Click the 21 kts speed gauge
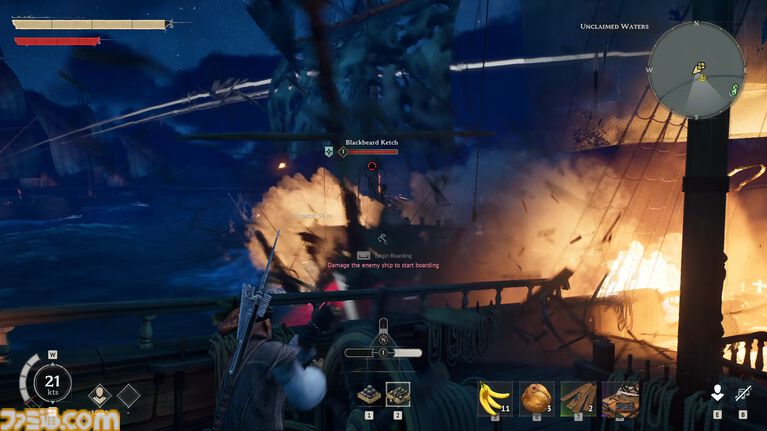 (51, 383)
